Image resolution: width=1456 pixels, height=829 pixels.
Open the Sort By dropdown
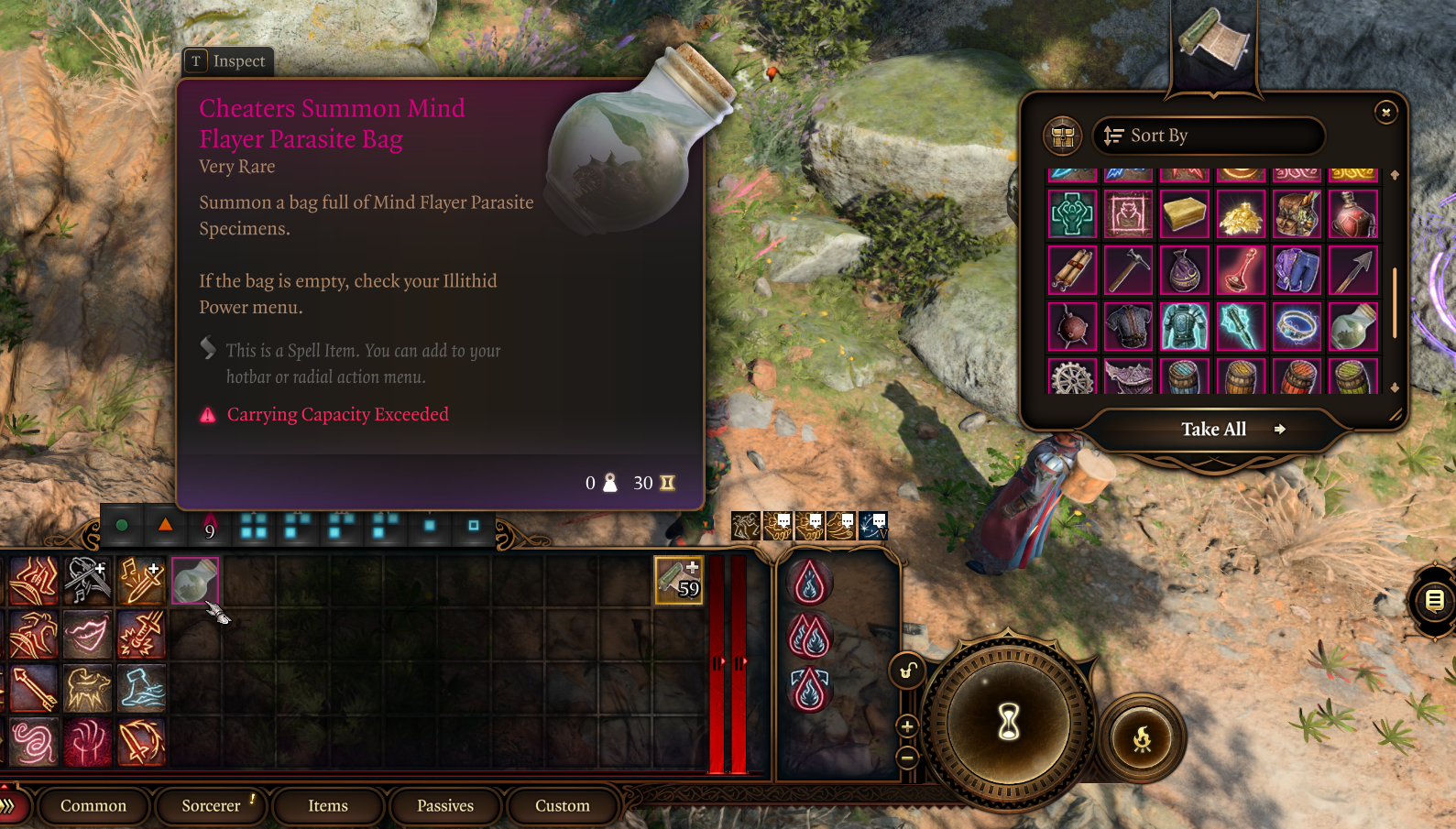tap(1209, 136)
